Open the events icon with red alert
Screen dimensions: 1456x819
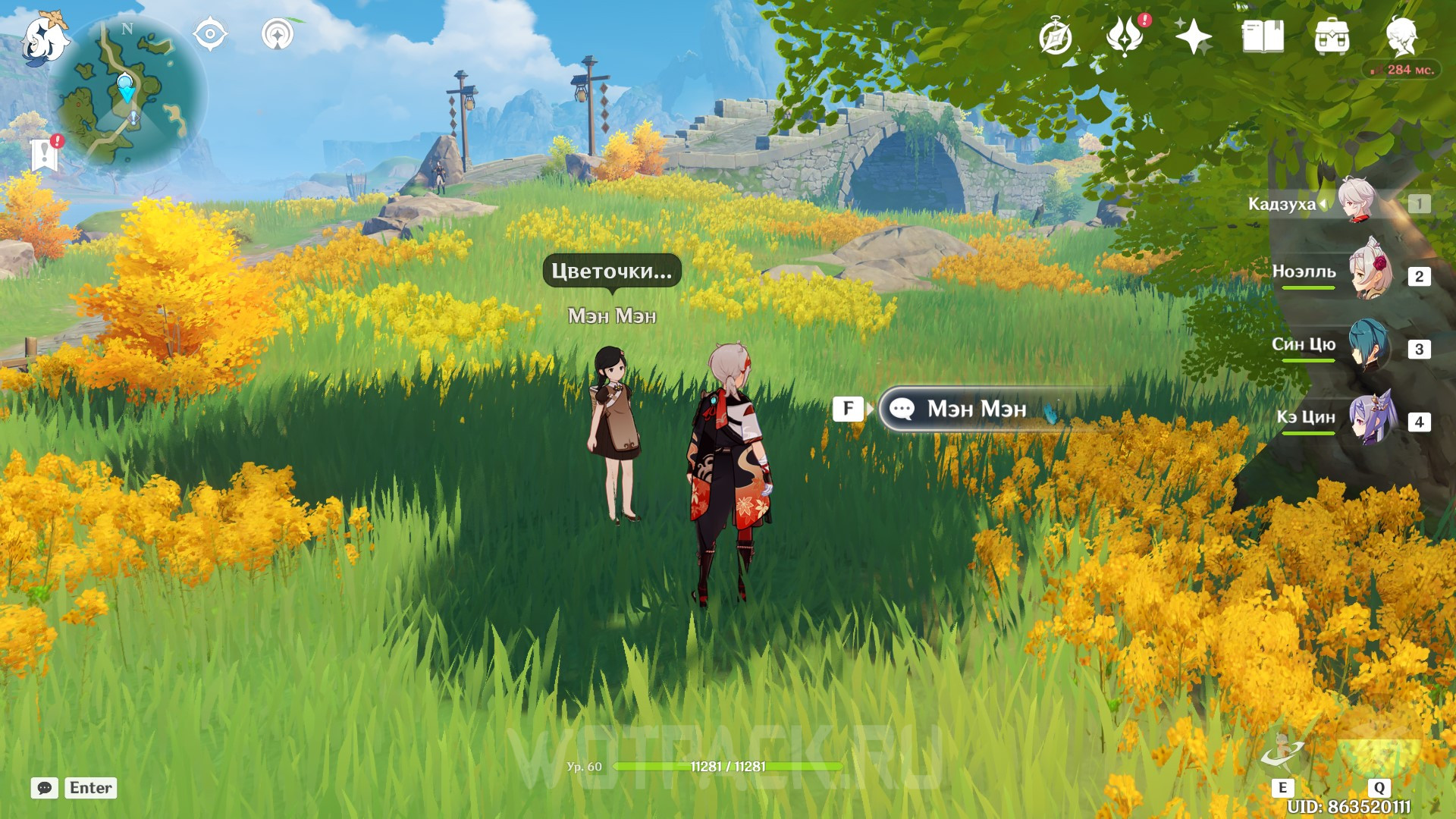click(1125, 36)
